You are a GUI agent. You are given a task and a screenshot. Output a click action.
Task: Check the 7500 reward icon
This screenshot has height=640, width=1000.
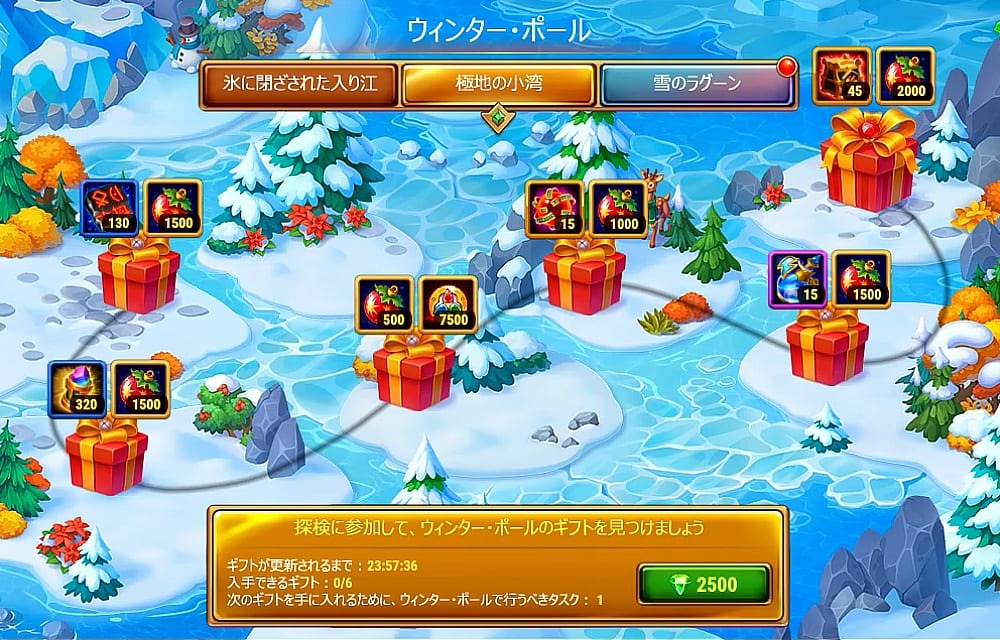447,304
